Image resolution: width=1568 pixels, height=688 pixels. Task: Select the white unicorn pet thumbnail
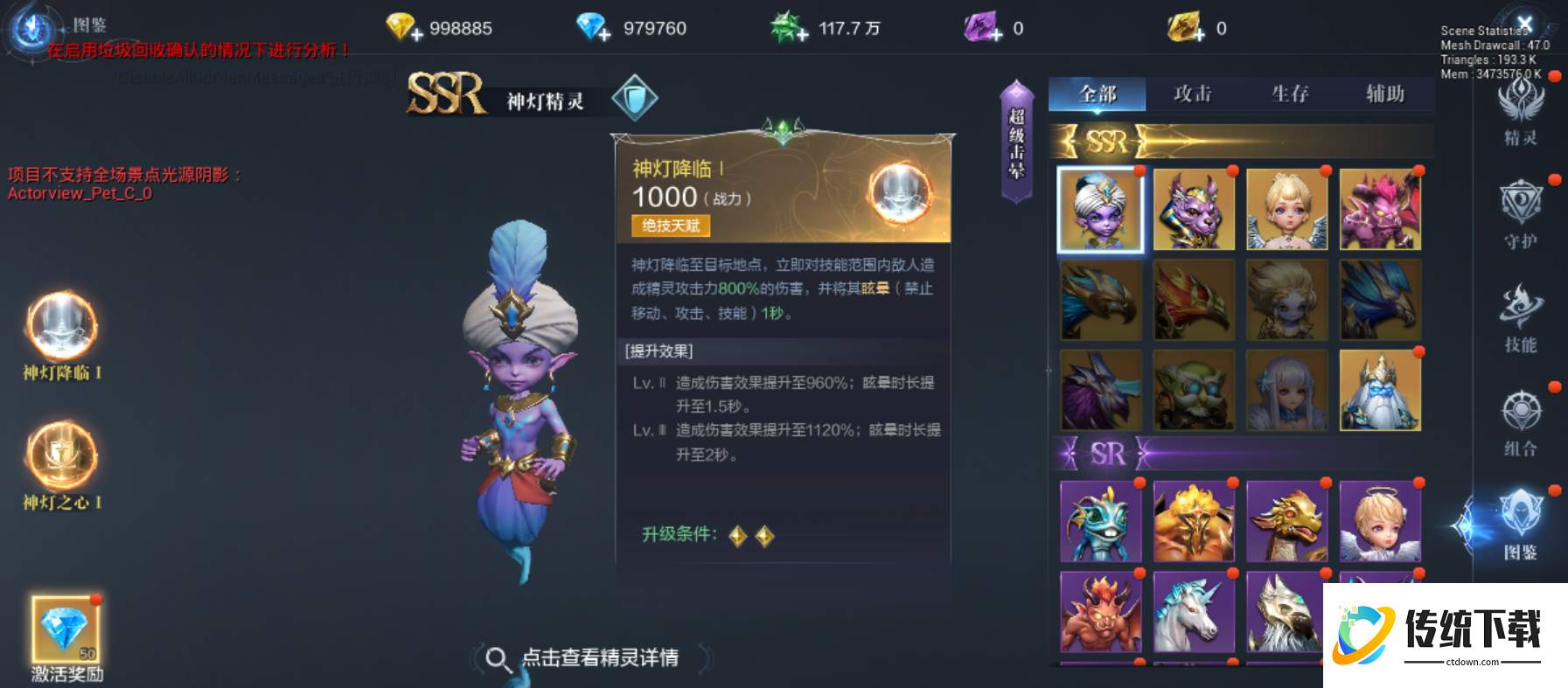click(1195, 612)
